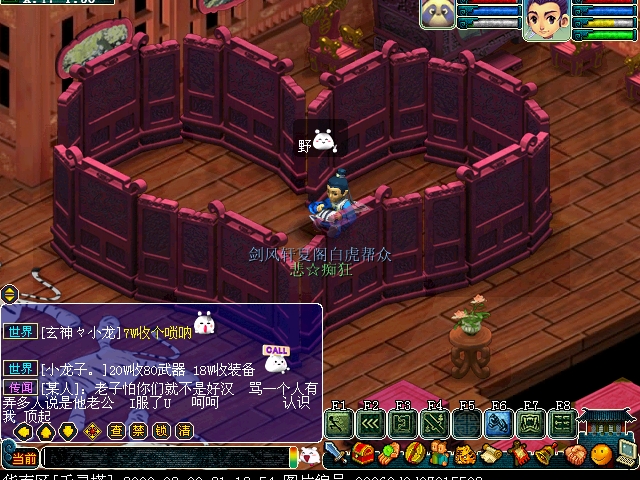Image resolution: width=640 pixels, height=480 pixels.
Task: Toggle the 锁 chat lock button
Action: 161,431
